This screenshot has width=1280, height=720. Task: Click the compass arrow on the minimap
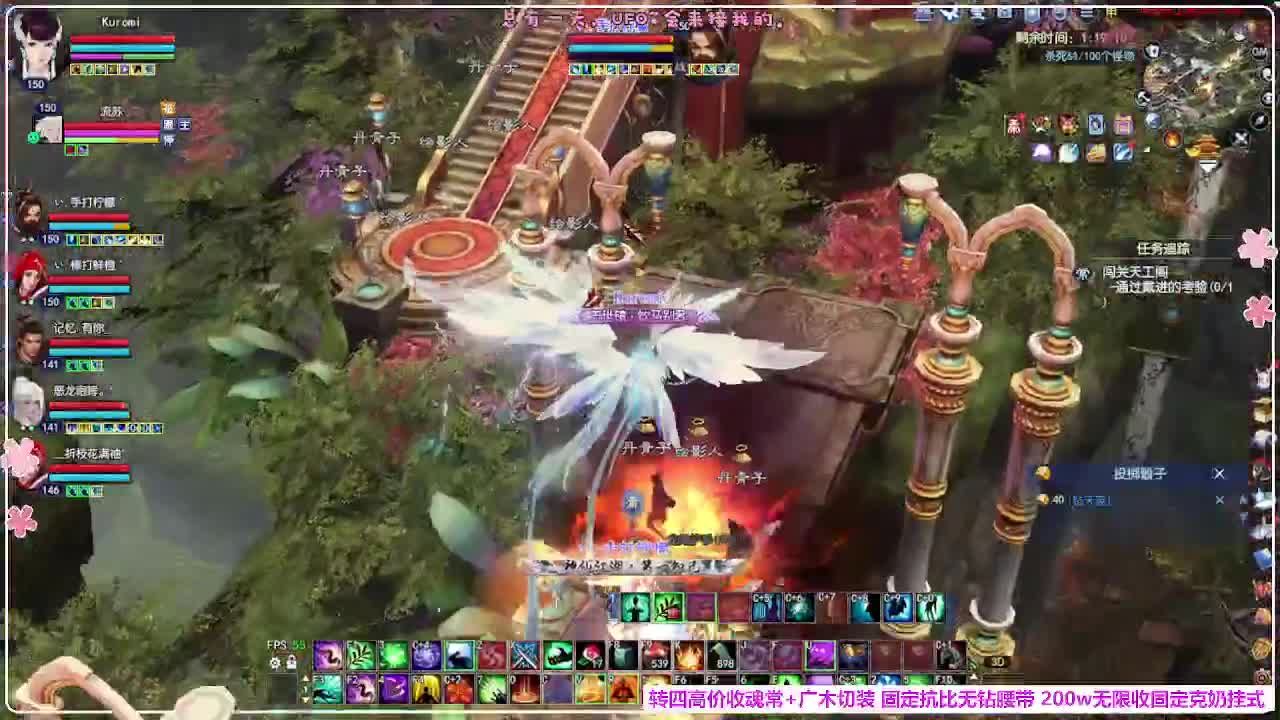[x=1259, y=121]
